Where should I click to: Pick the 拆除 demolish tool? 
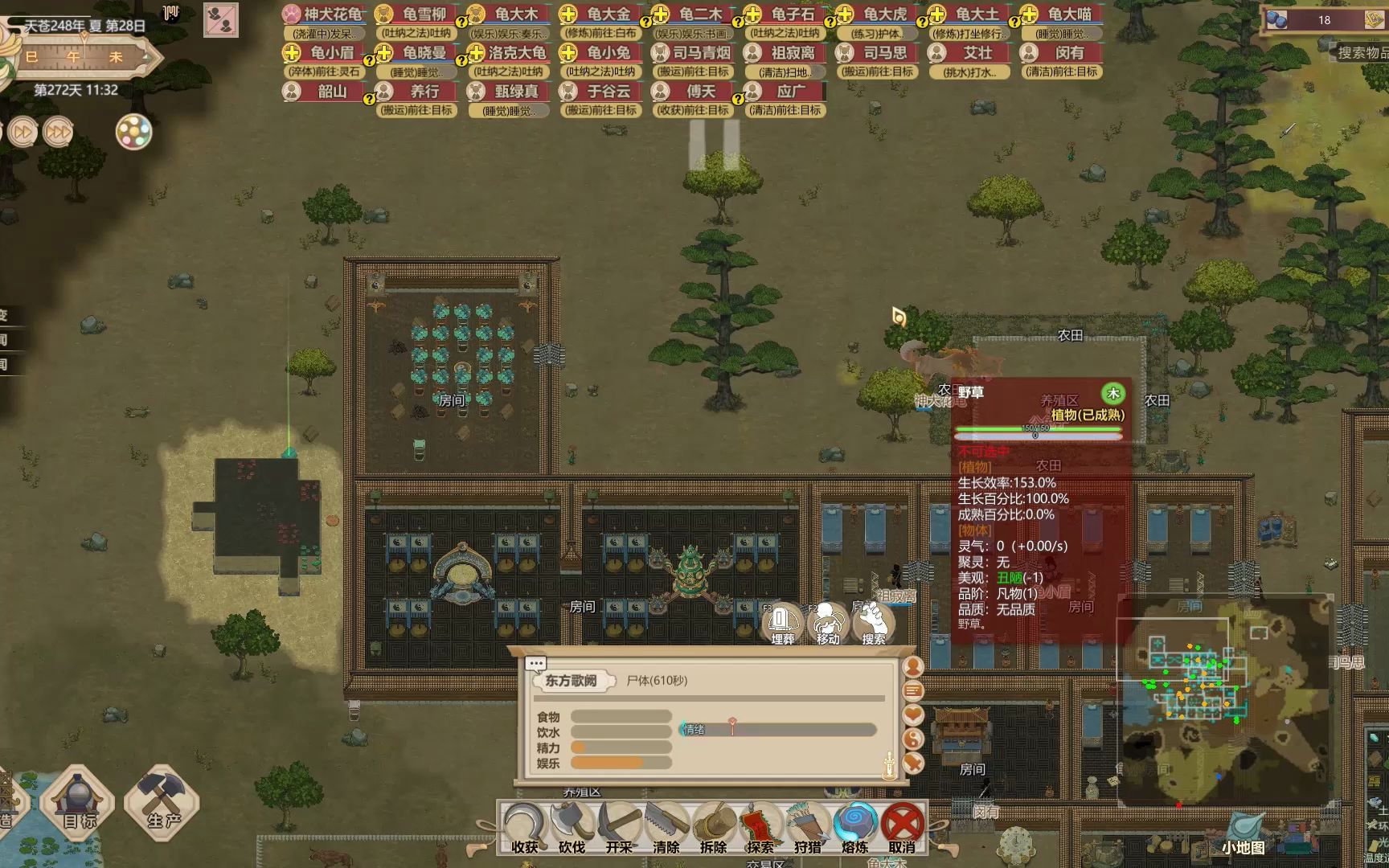point(713,828)
